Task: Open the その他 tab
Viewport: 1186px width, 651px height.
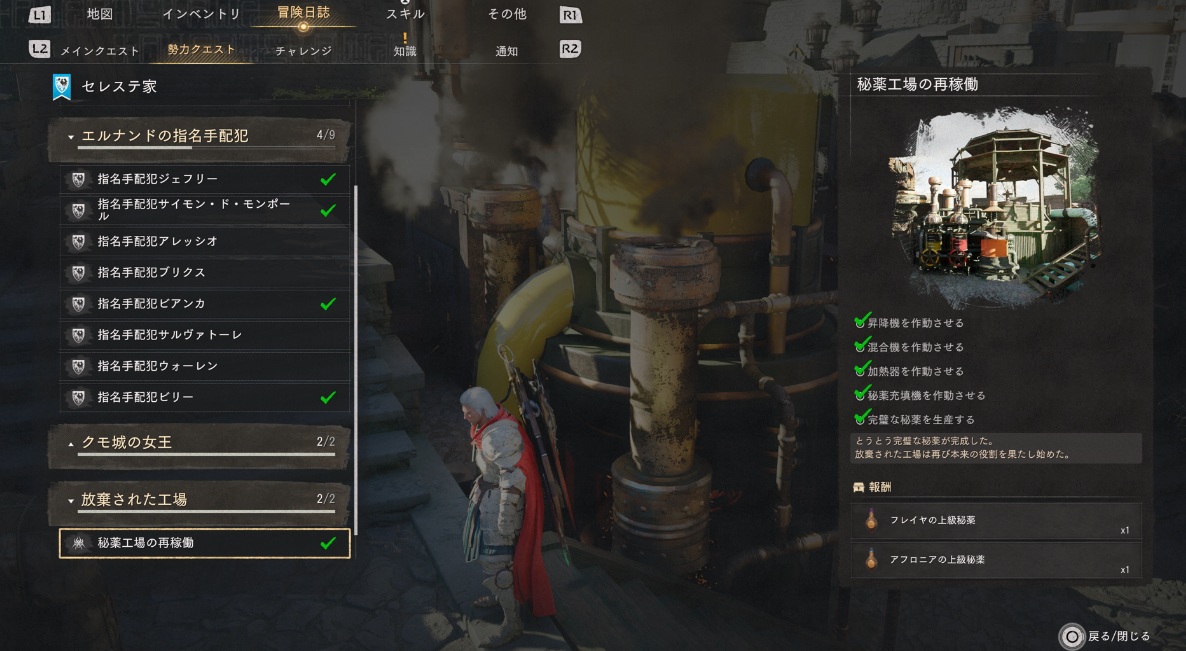Action: [506, 15]
